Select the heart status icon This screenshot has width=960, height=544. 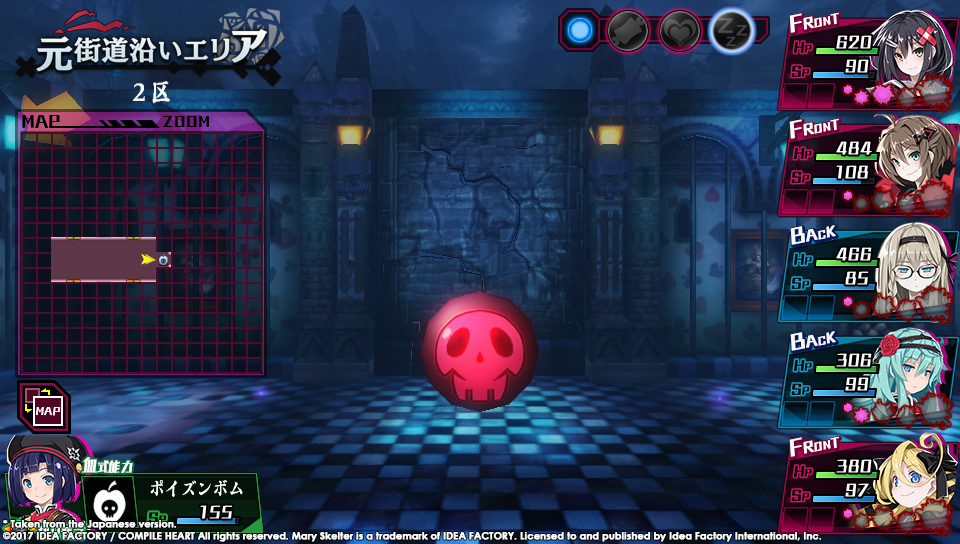point(680,30)
